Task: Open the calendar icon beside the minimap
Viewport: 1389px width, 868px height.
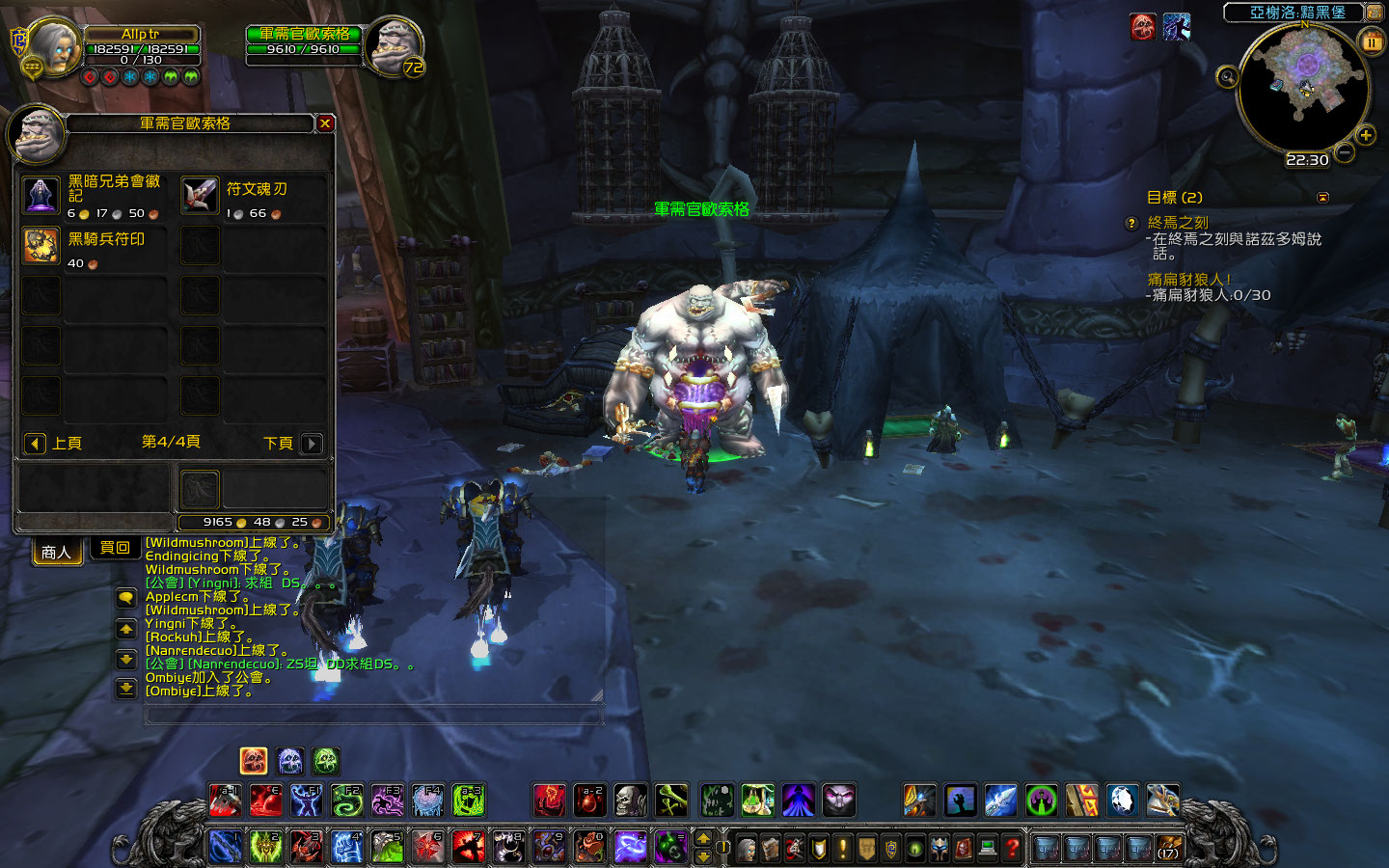Action: pyautogui.click(x=1372, y=41)
